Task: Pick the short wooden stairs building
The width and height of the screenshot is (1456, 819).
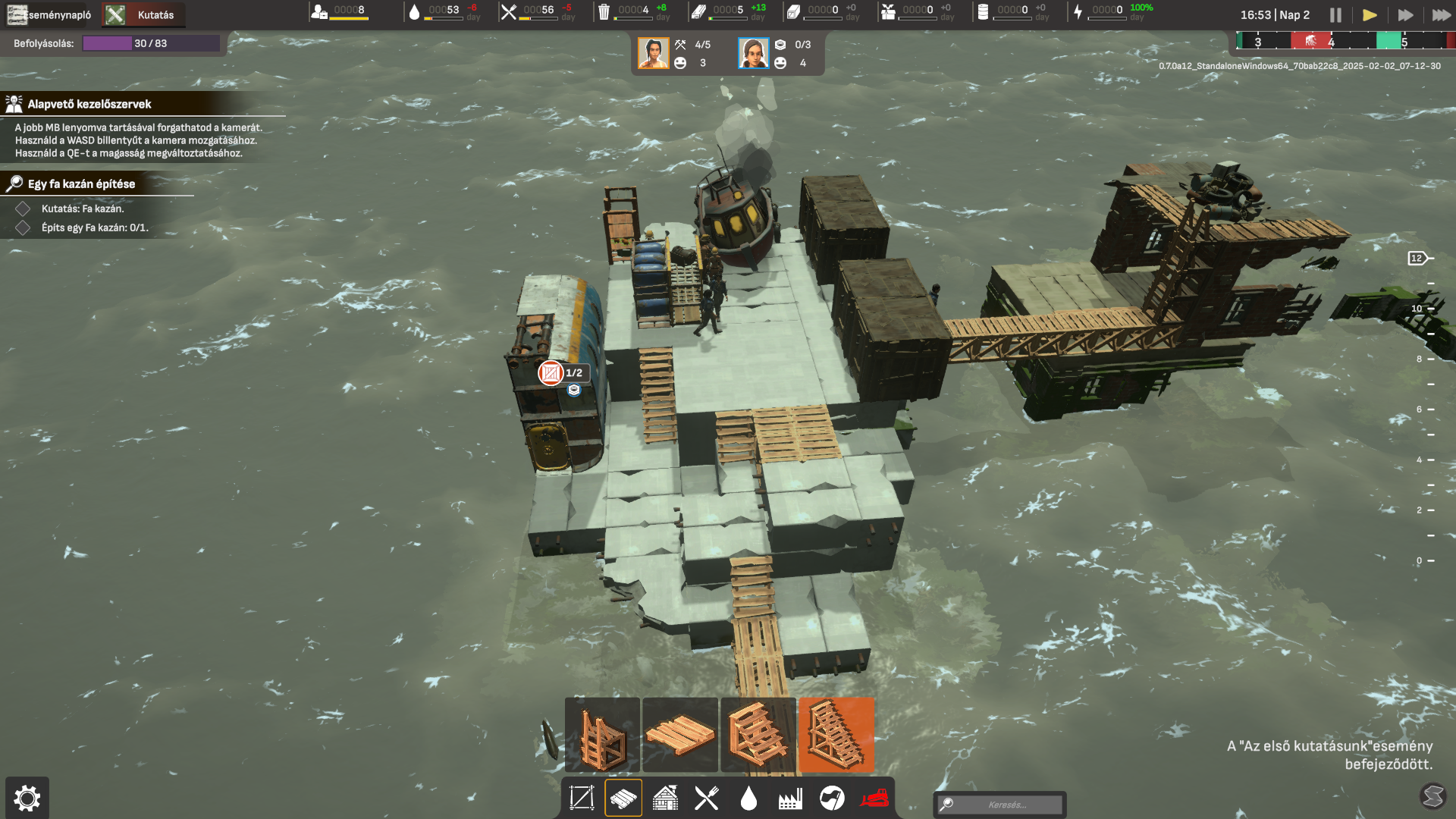Action: coord(758,735)
